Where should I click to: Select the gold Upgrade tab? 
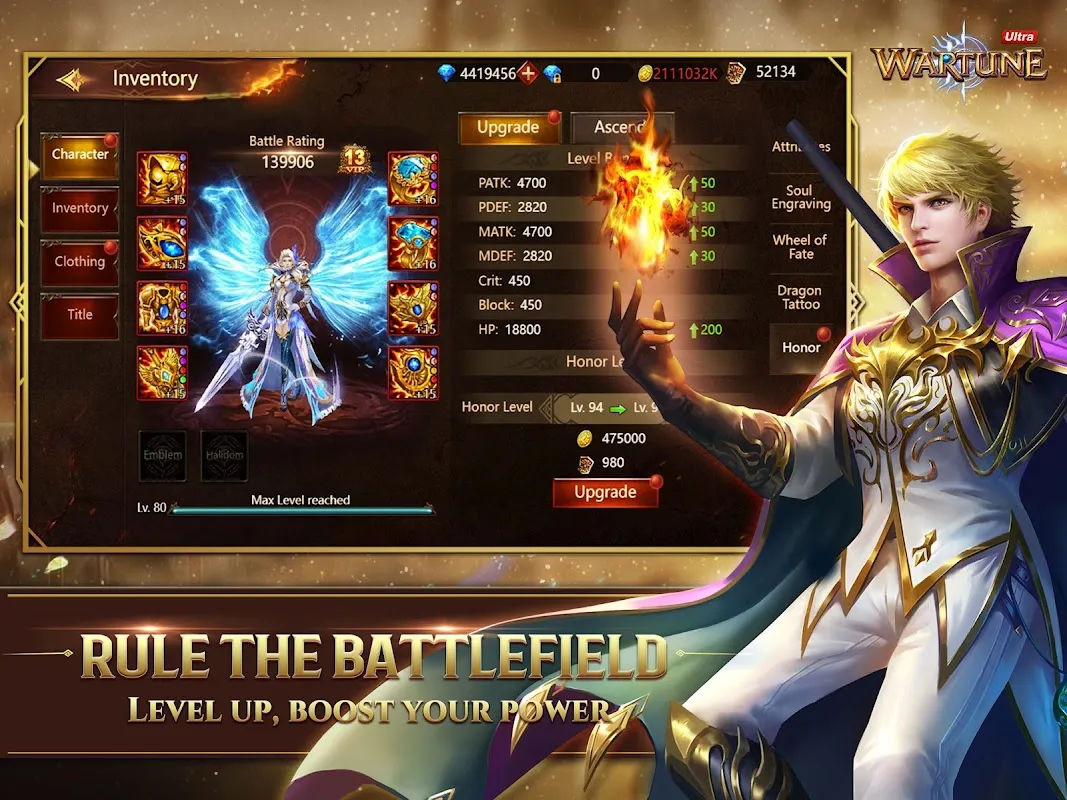tap(508, 128)
